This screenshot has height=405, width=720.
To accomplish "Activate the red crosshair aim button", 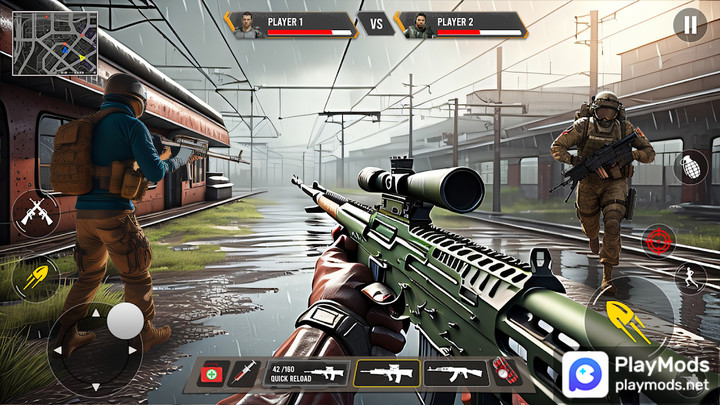I will click(660, 240).
